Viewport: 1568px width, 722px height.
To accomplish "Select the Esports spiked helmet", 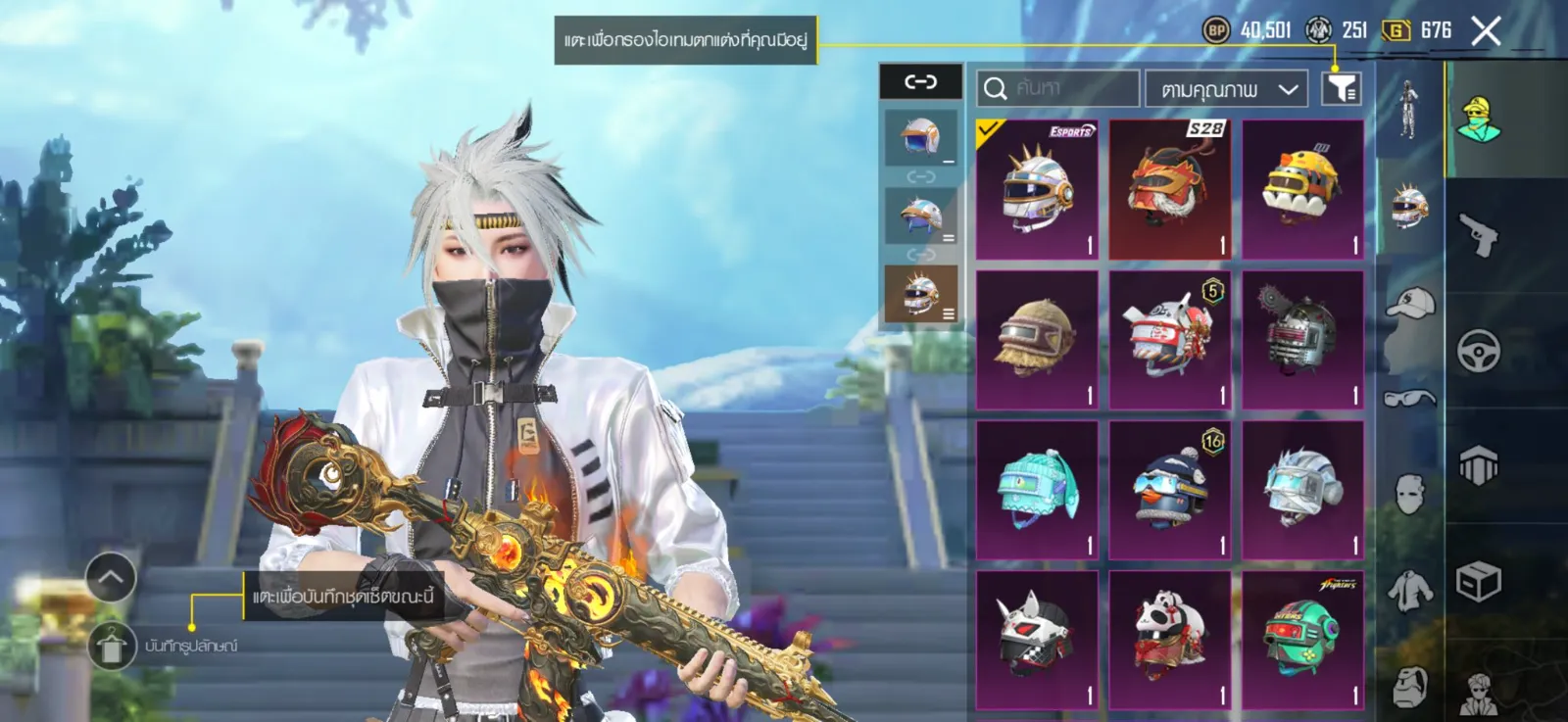I will pyautogui.click(x=1037, y=190).
